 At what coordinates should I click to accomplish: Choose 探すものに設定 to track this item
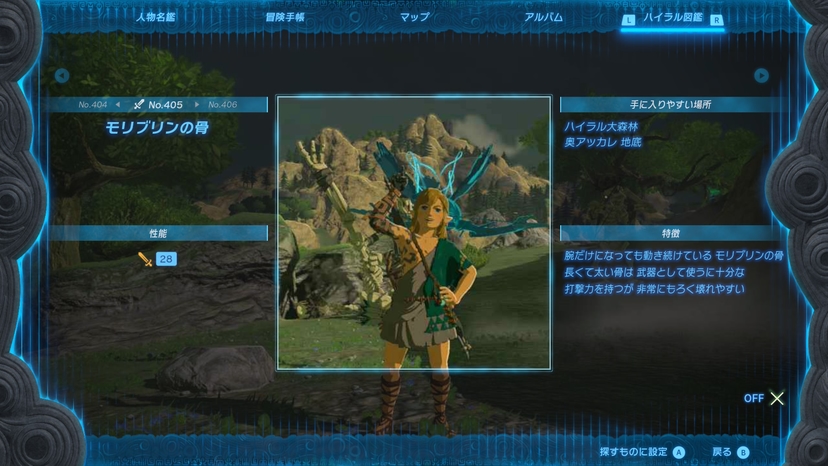click(x=642, y=452)
